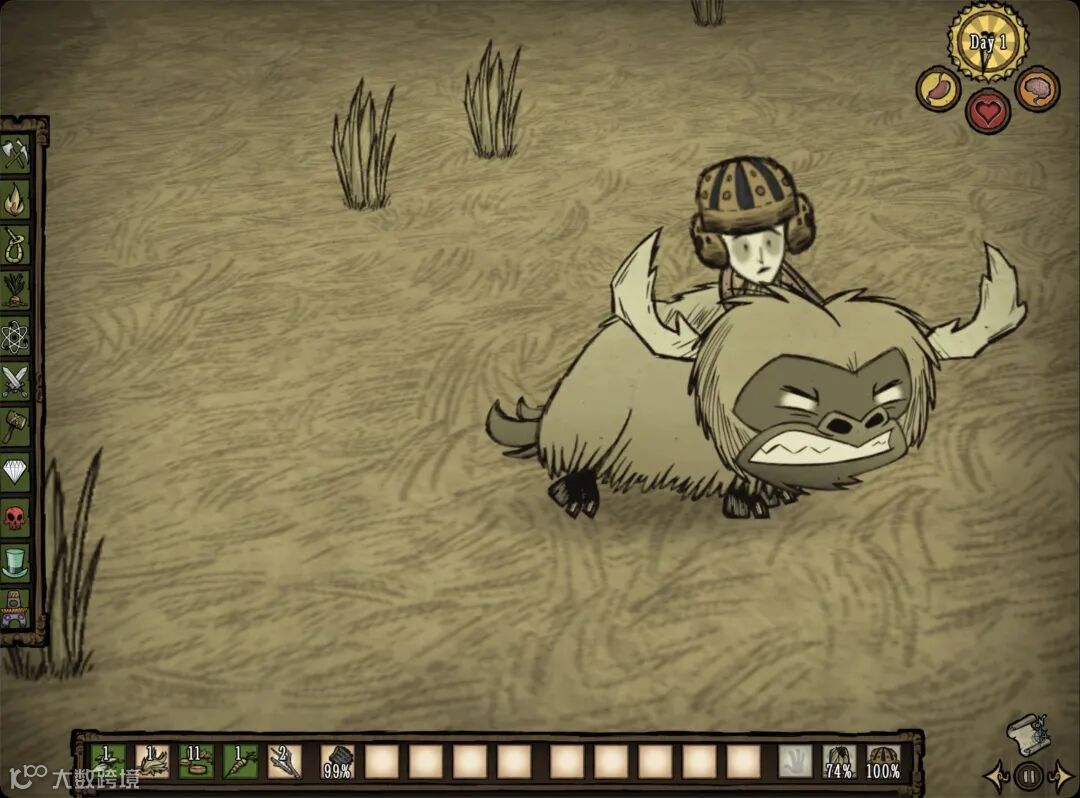Open the Light crafting tab with flame icon
The width and height of the screenshot is (1080, 798).
(16, 200)
